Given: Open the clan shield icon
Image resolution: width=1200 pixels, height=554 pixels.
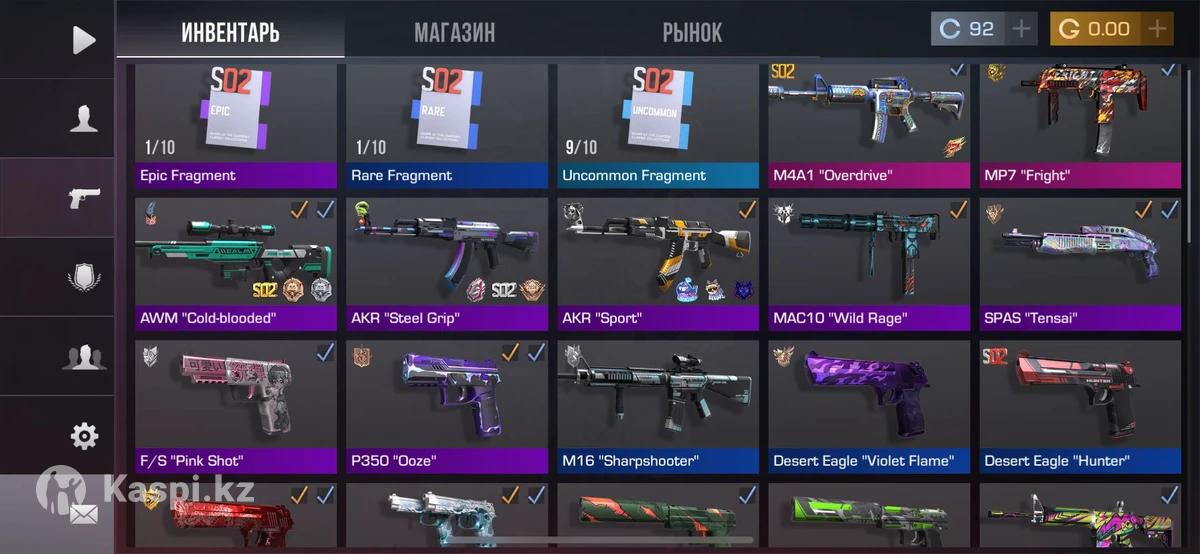Looking at the screenshot, I should pos(84,277).
